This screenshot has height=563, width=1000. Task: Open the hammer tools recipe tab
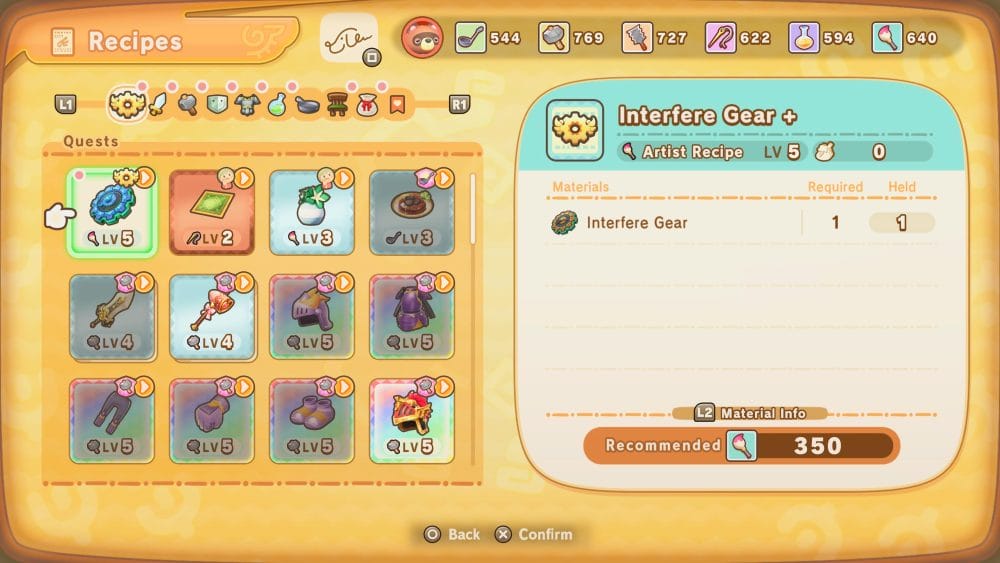(187, 103)
